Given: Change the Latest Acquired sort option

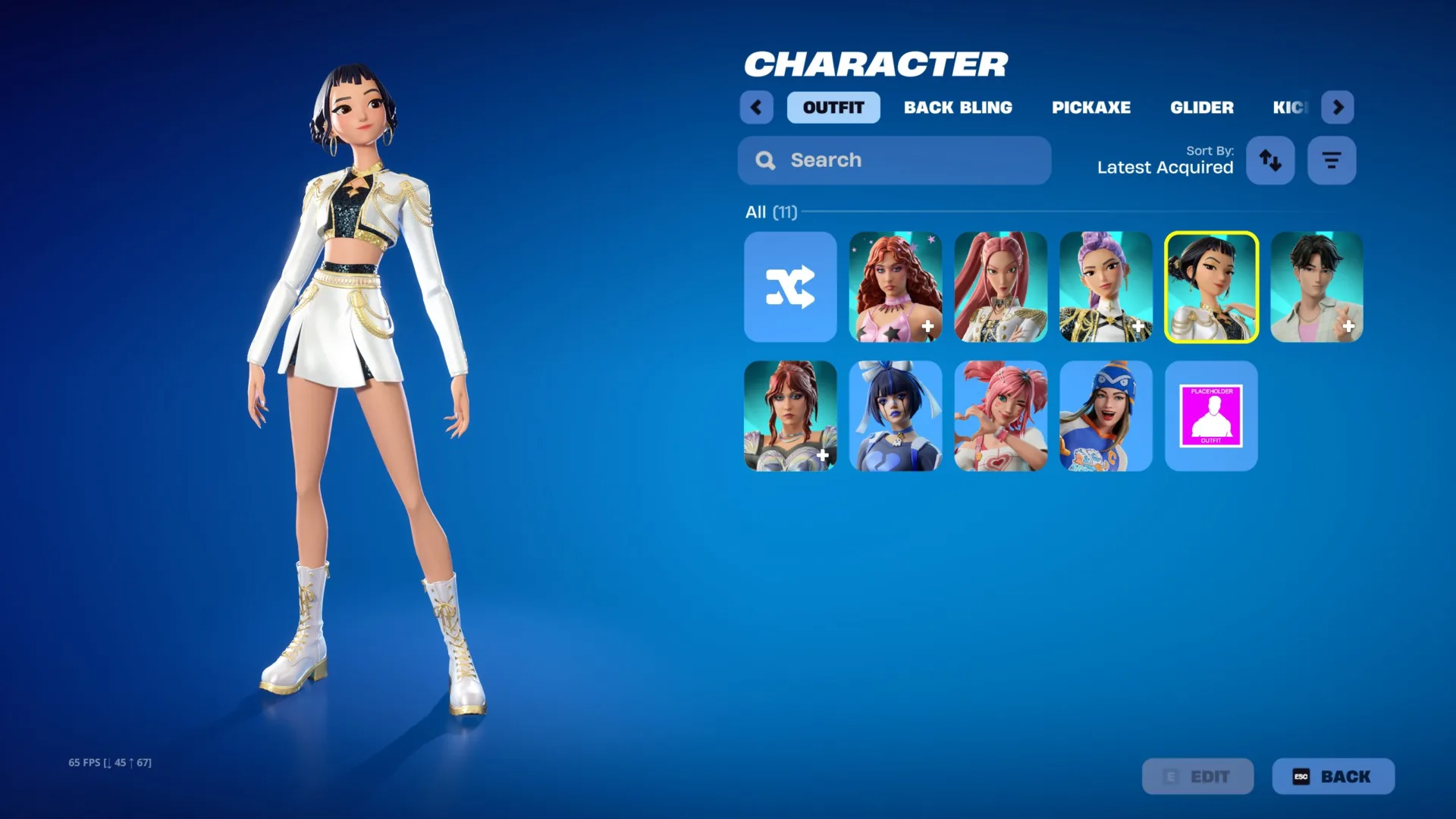Looking at the screenshot, I should click(1165, 167).
